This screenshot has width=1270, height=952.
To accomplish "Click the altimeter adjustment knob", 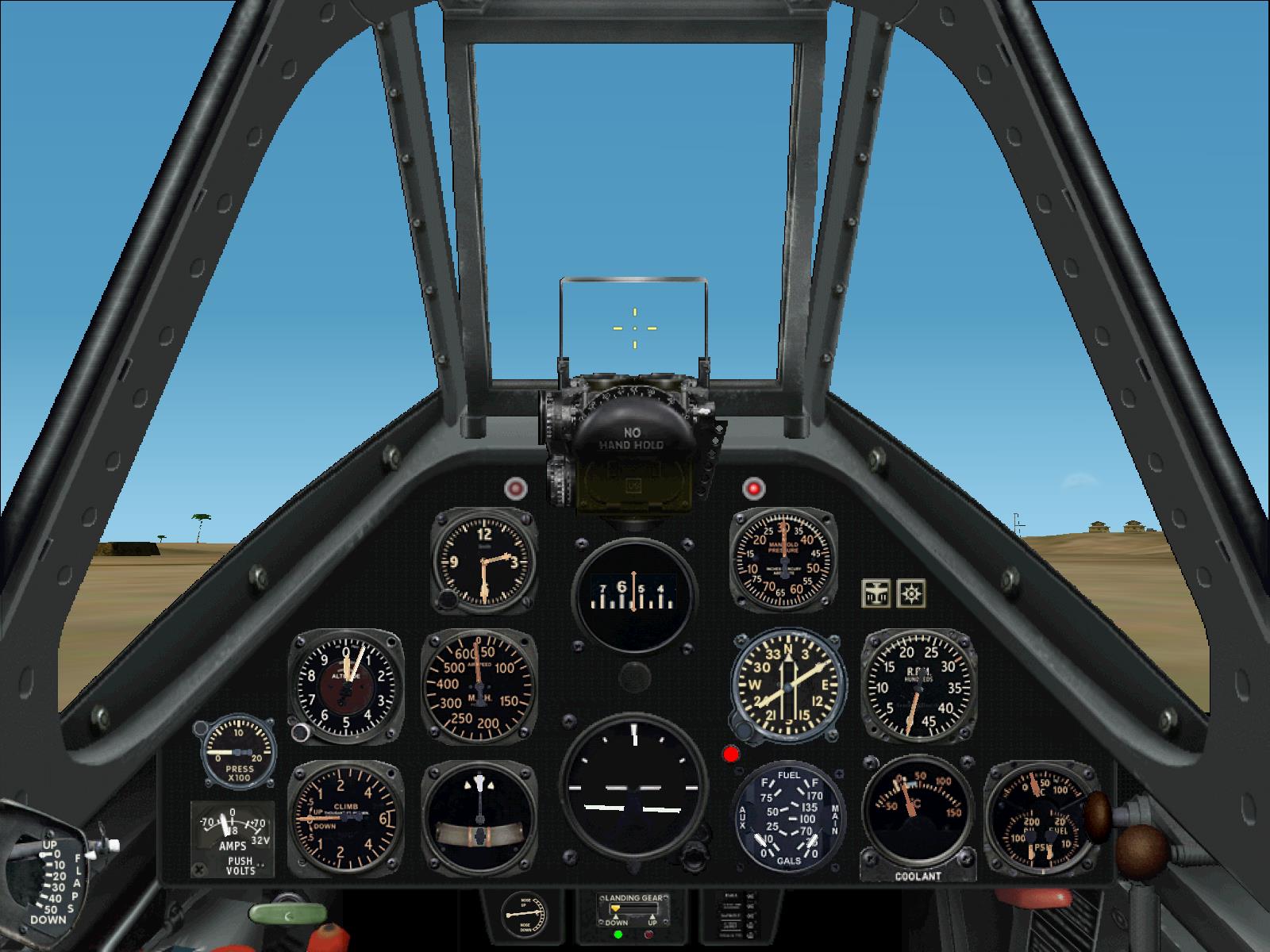I will 301,731.
